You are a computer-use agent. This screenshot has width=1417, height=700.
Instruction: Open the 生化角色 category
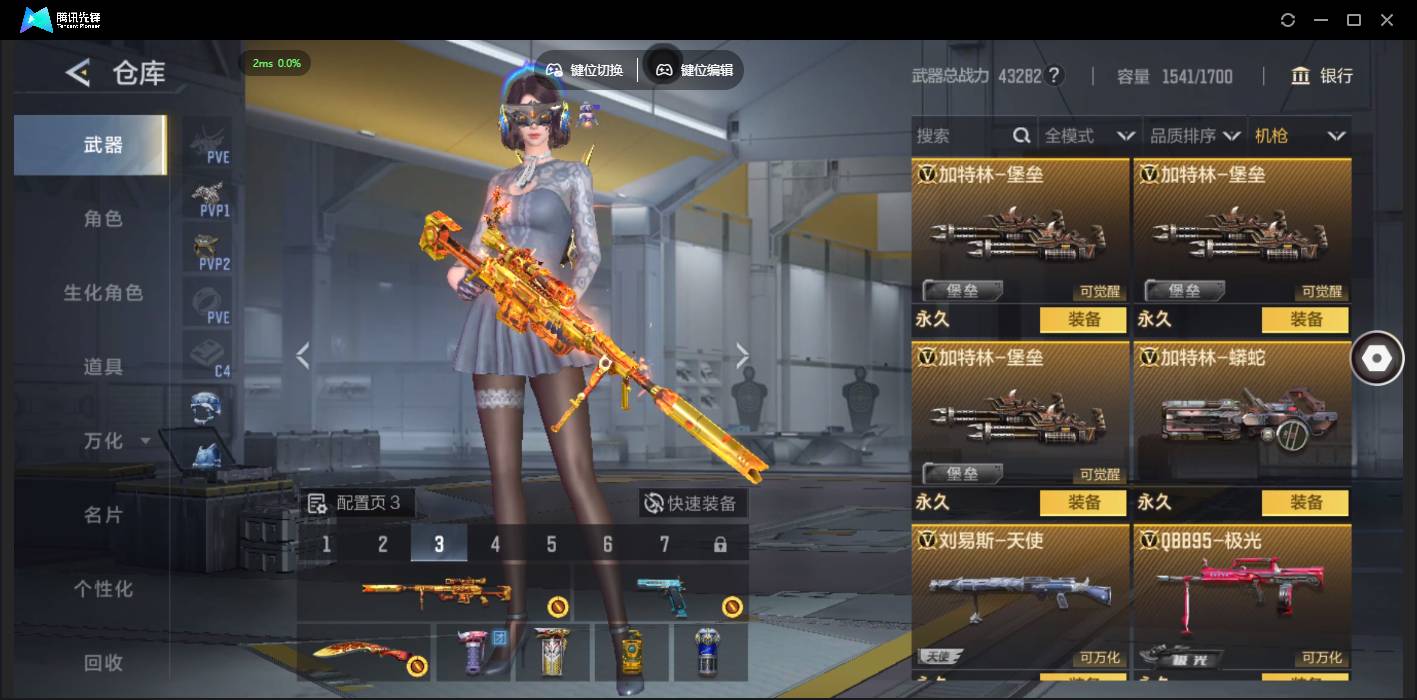(x=103, y=293)
